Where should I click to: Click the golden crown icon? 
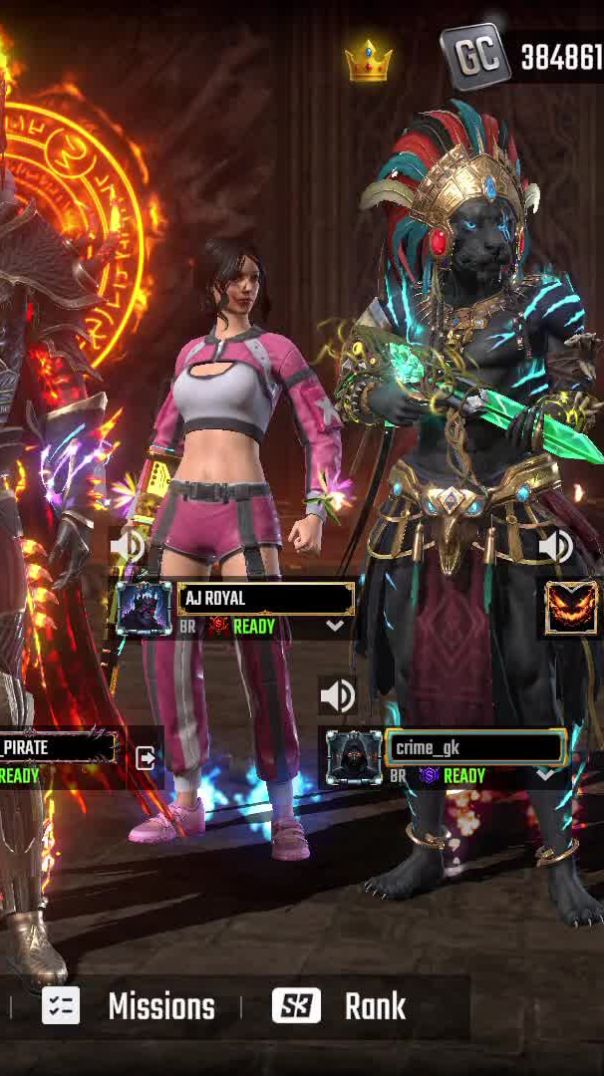[368, 62]
